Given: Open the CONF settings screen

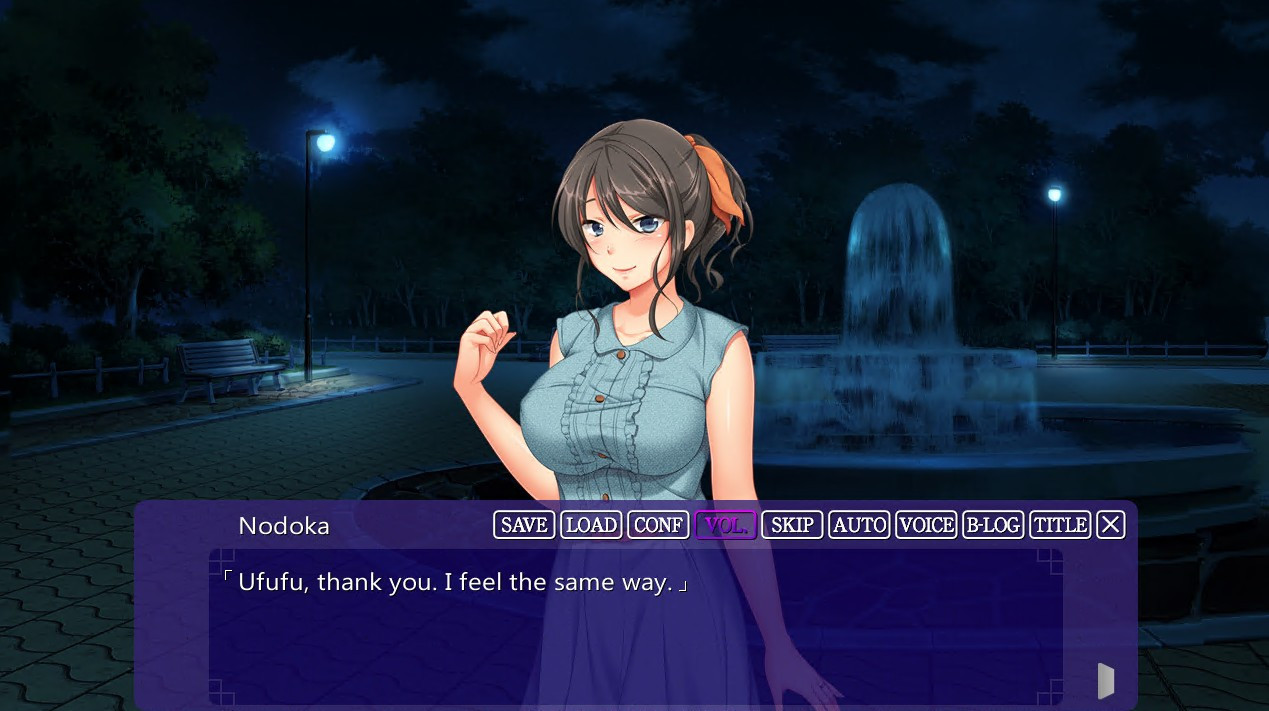Looking at the screenshot, I should tap(658, 525).
